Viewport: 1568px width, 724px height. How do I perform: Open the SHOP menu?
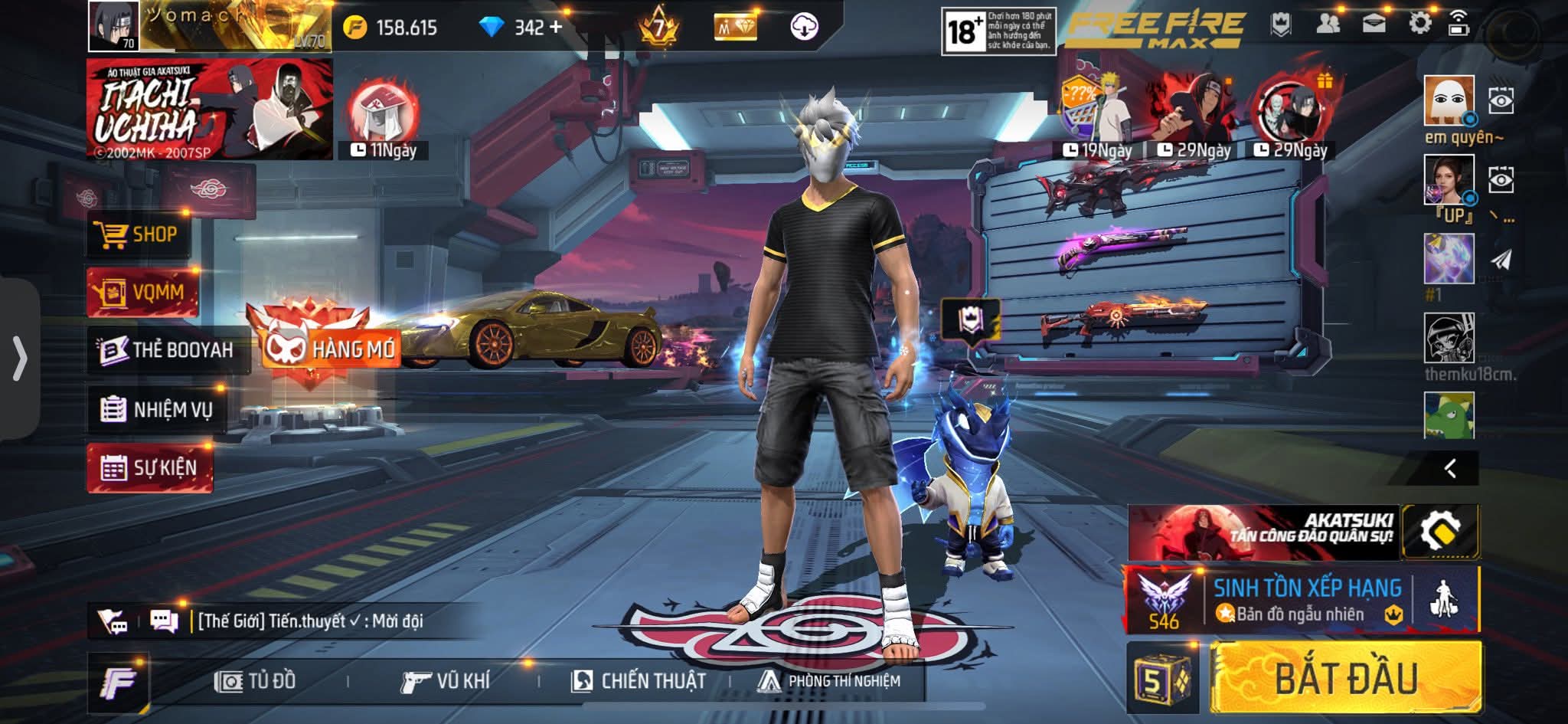point(138,234)
